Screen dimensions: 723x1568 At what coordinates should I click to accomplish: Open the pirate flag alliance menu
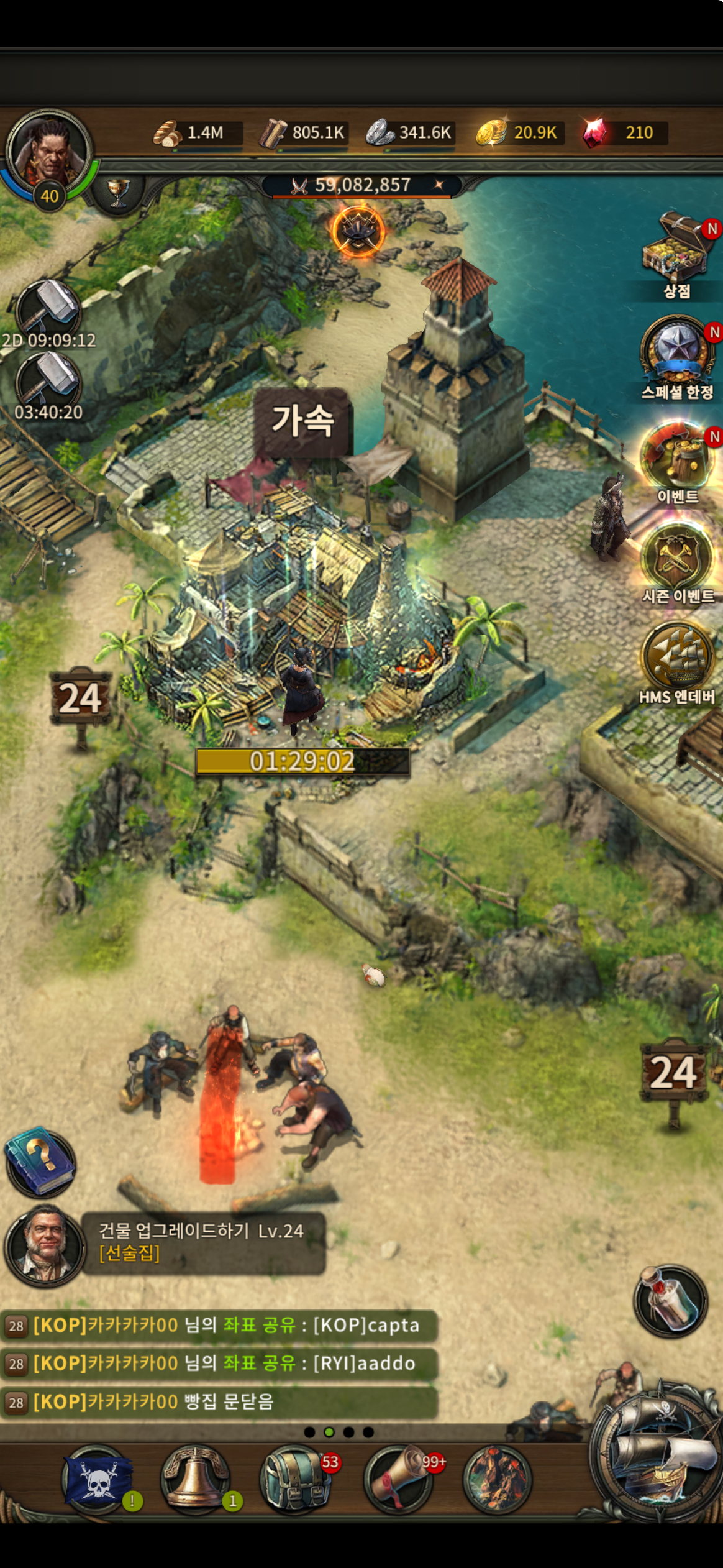98,1481
